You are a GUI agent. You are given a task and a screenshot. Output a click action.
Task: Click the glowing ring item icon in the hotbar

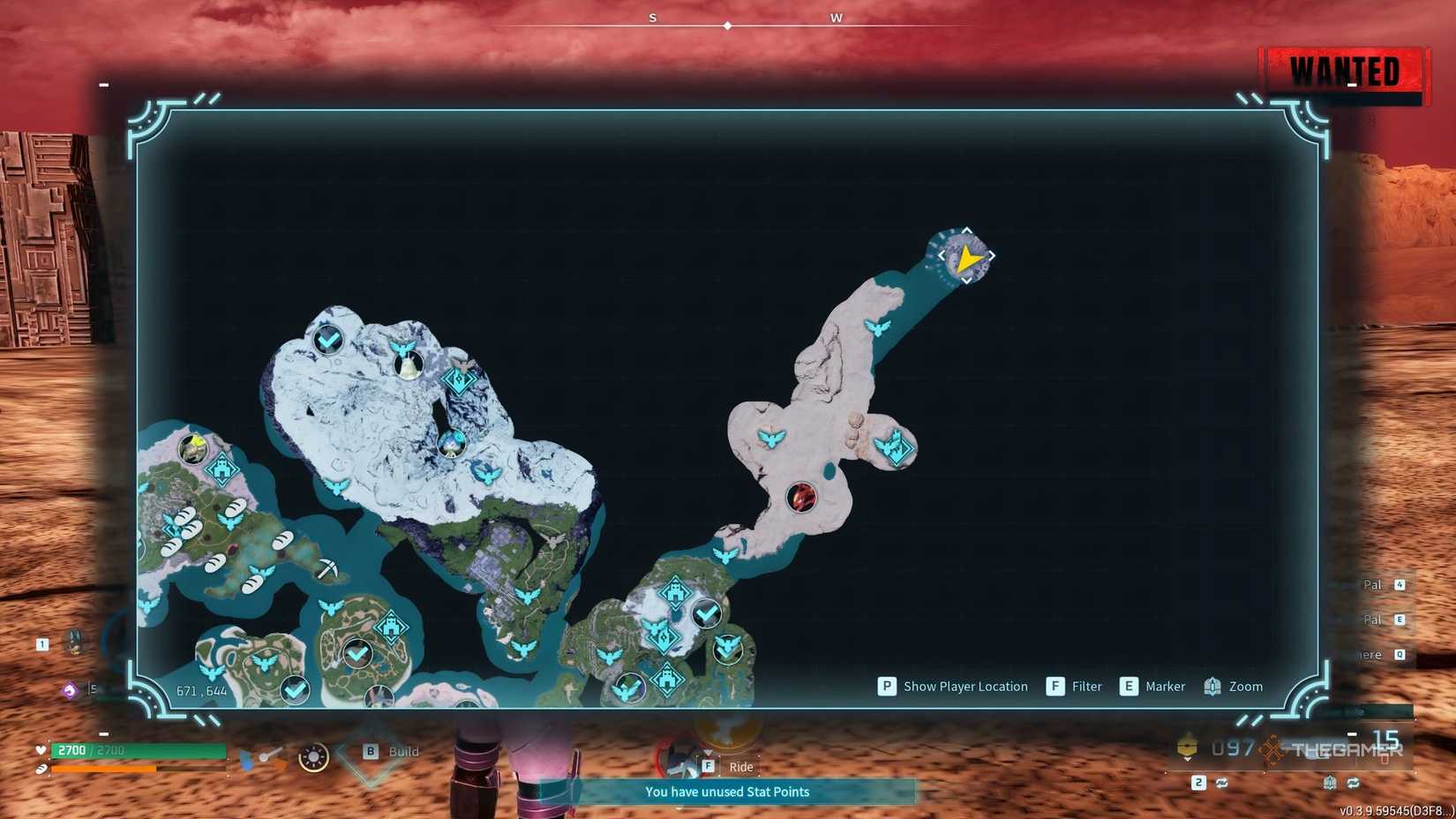[x=312, y=756]
